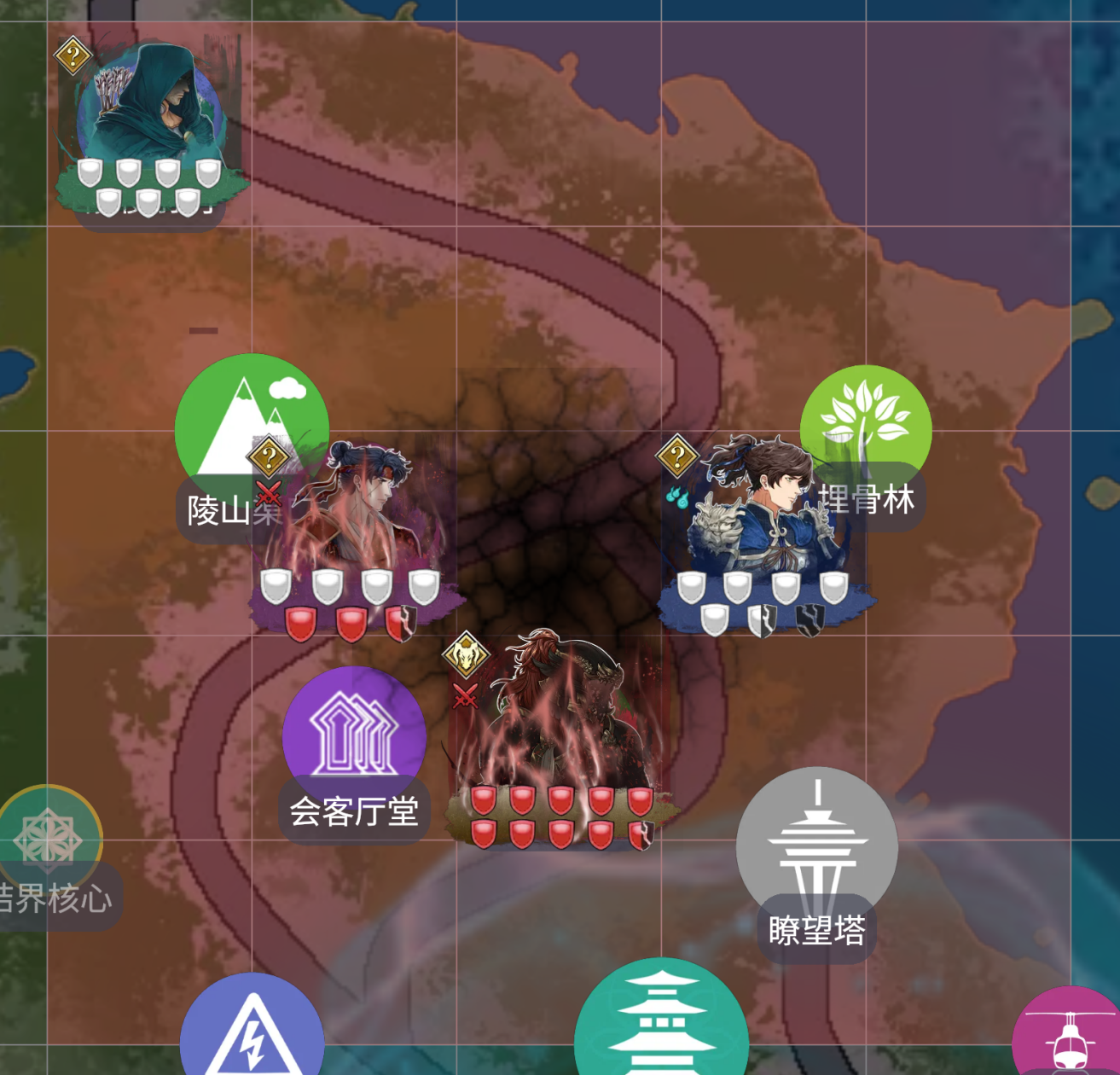This screenshot has width=1120, height=1075.
Task: Select the 瞭望塔 watchtower marker
Action: [x=816, y=845]
